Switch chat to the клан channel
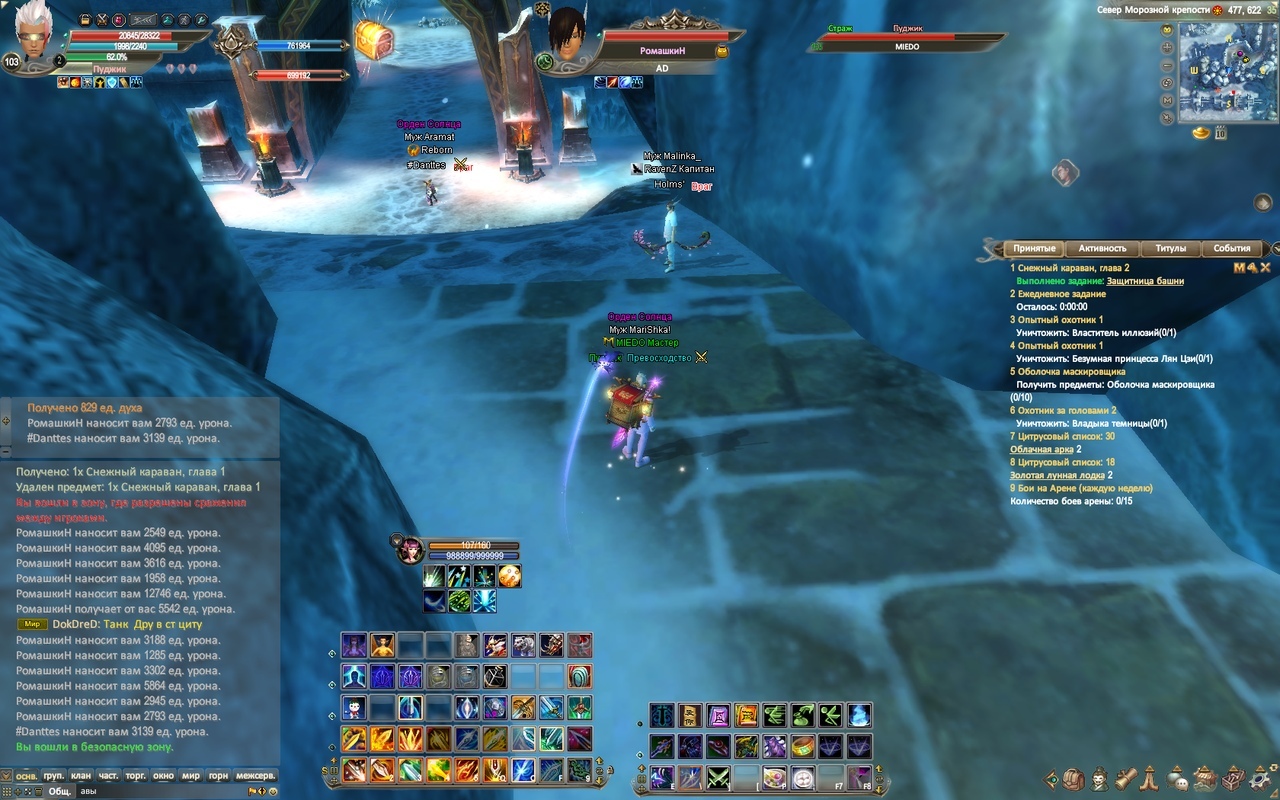 [81, 775]
